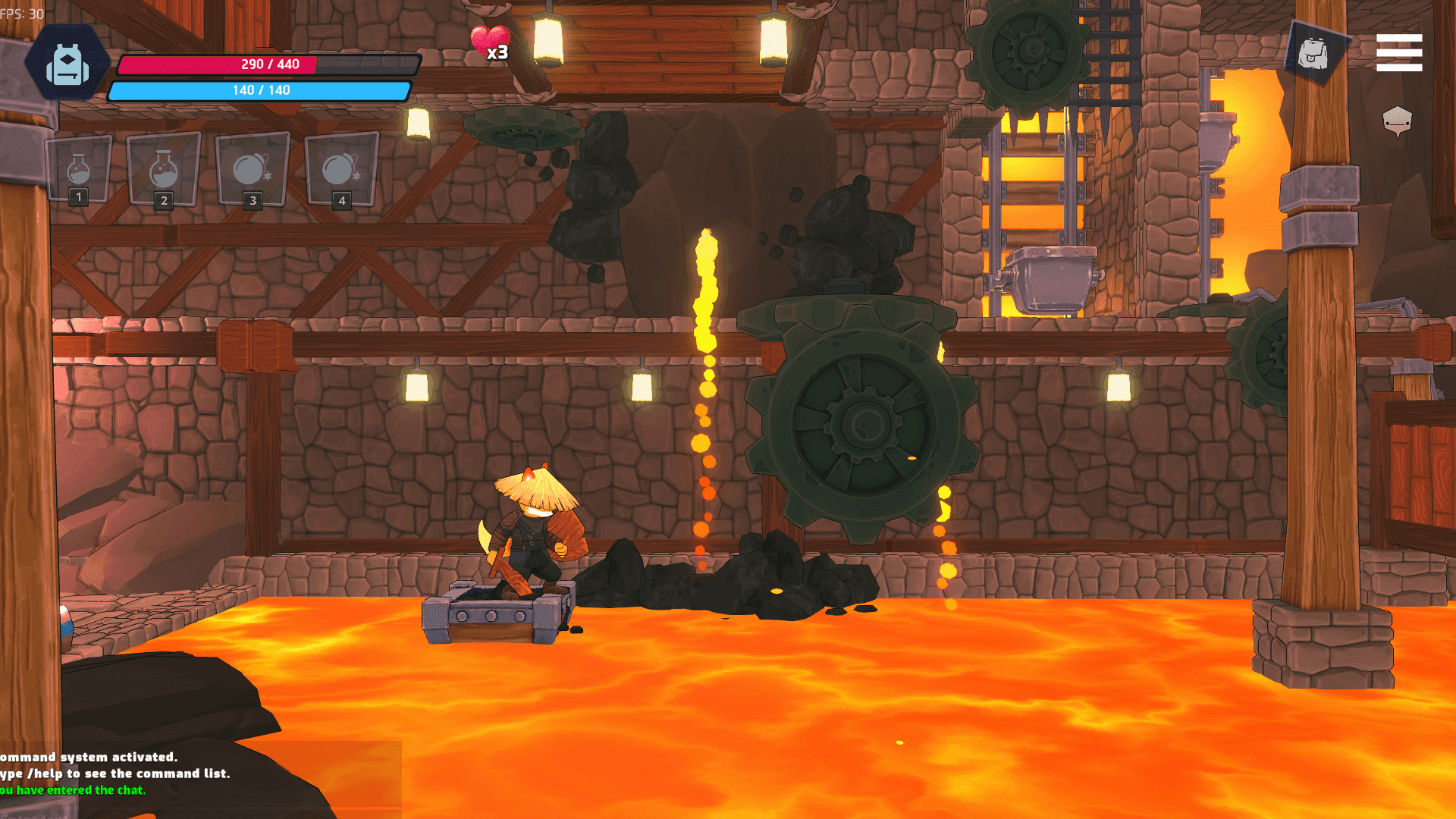Select the bomb in hotbar slot 3
This screenshot has height=819, width=1456.
click(251, 168)
